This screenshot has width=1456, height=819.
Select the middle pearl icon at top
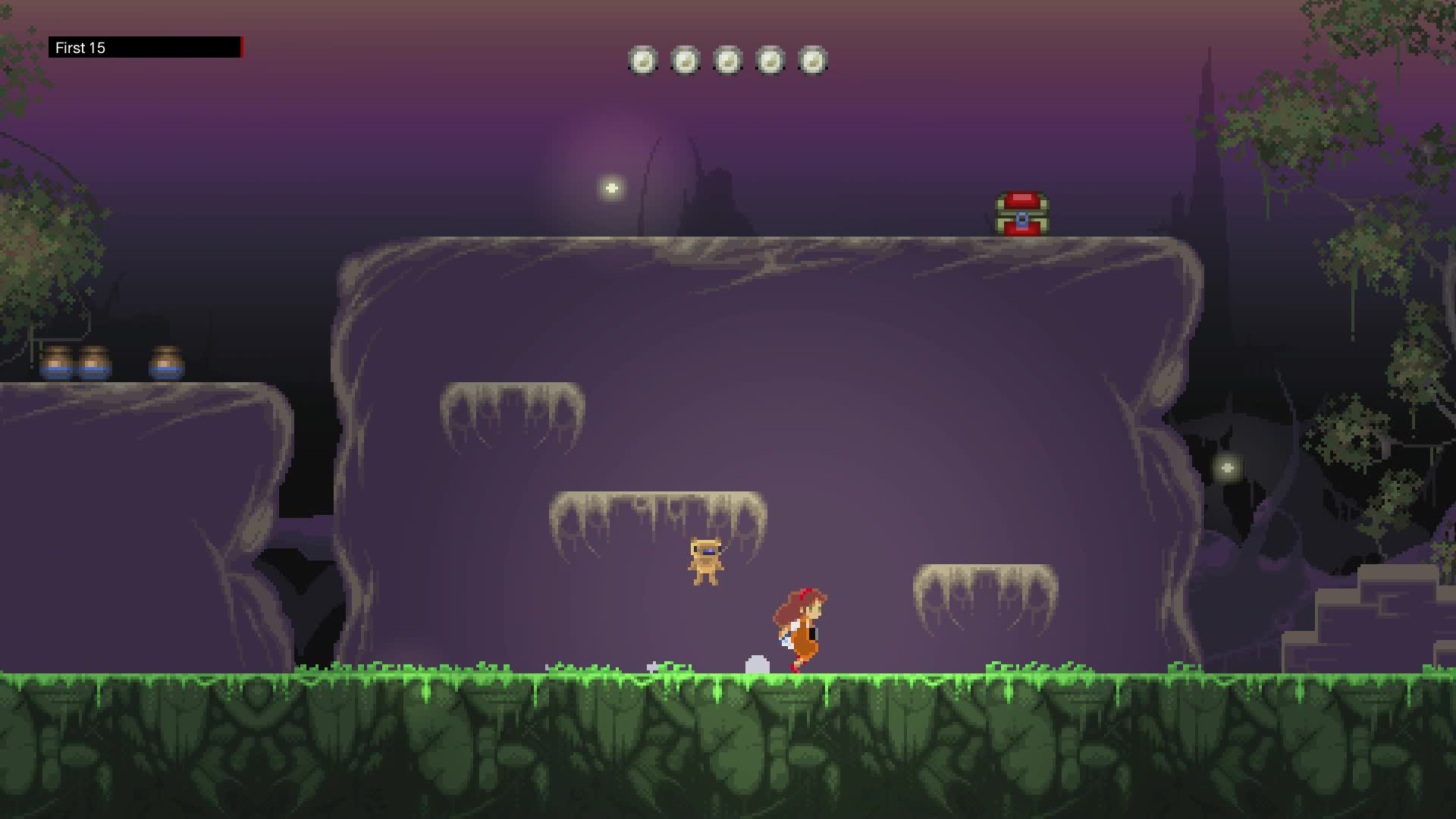[x=728, y=61]
